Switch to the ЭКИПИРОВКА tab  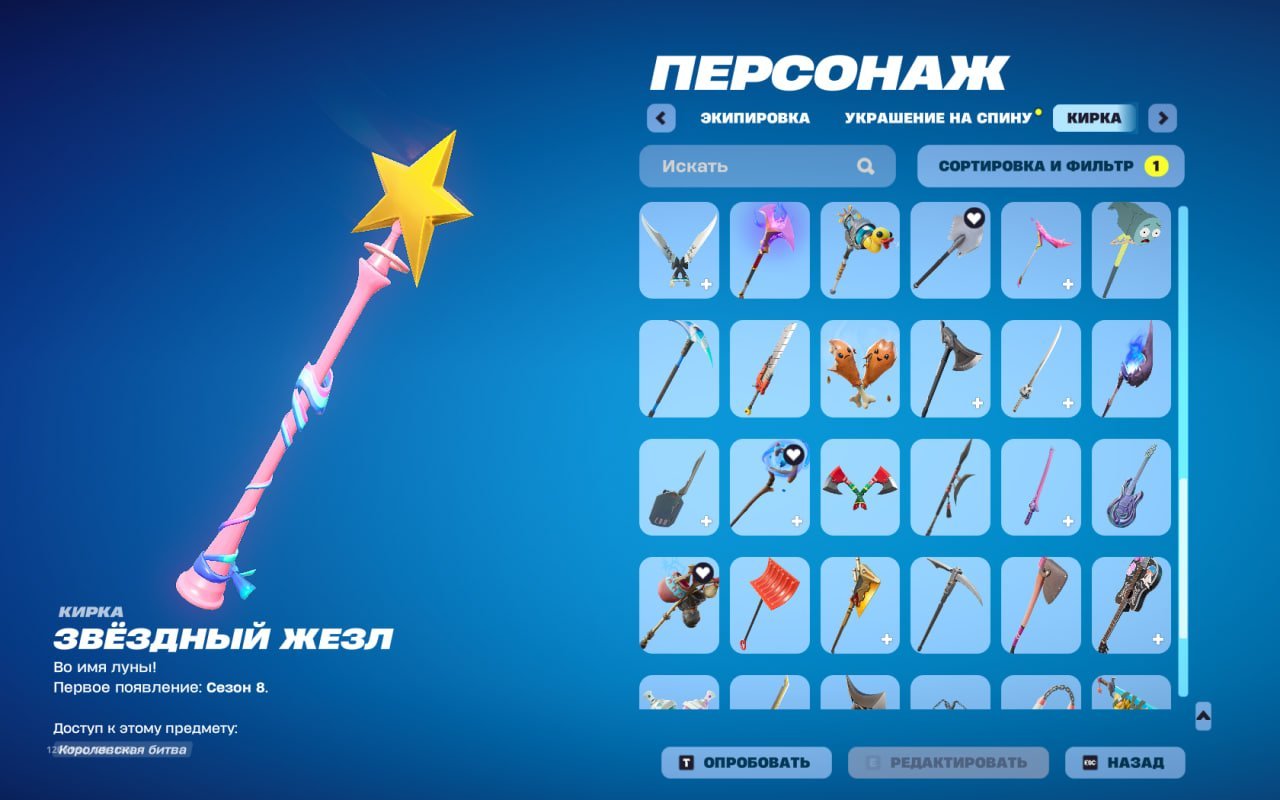755,118
